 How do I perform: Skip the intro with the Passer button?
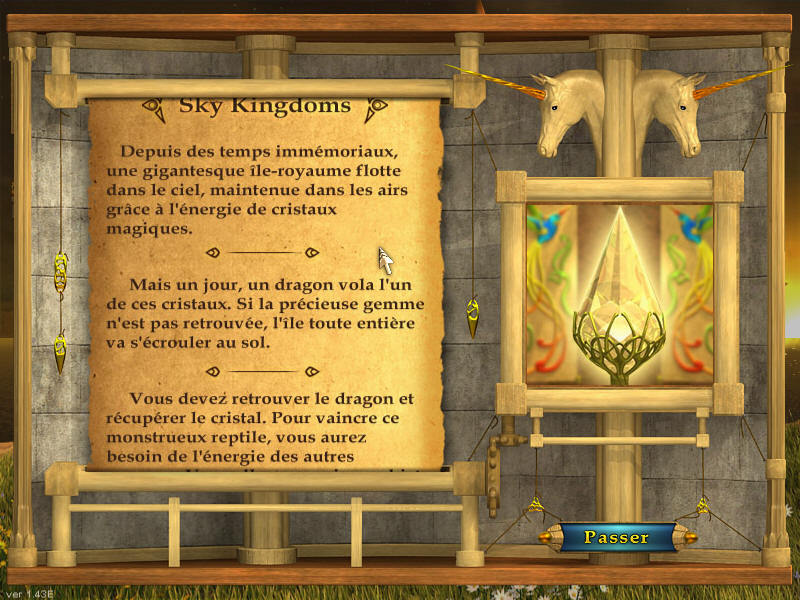pyautogui.click(x=616, y=537)
